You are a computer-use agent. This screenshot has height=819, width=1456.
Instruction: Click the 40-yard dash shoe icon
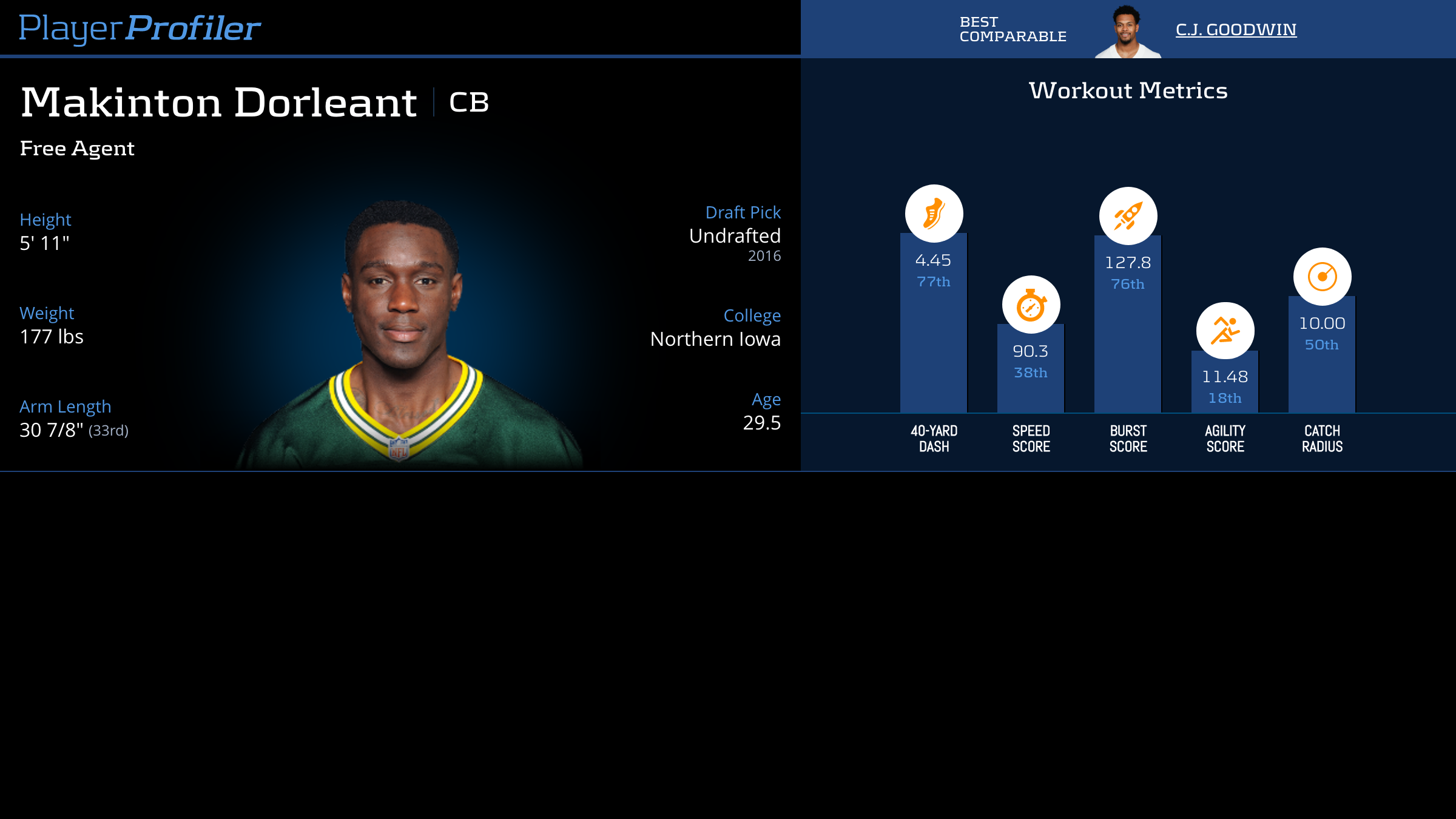coord(934,214)
